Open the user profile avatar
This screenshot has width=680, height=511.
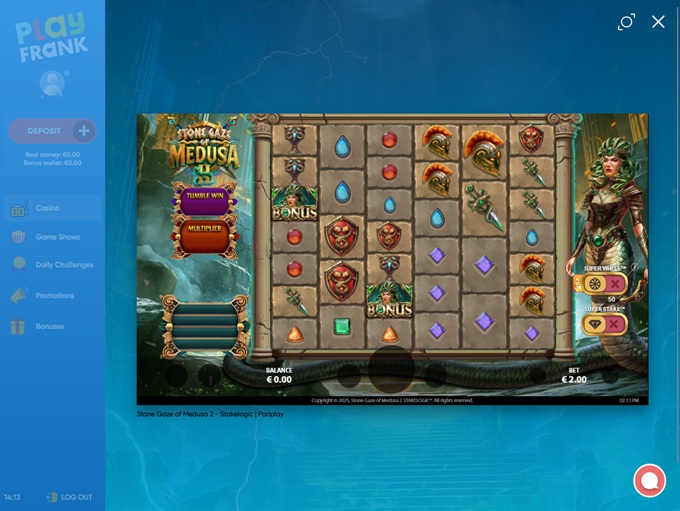tap(52, 84)
